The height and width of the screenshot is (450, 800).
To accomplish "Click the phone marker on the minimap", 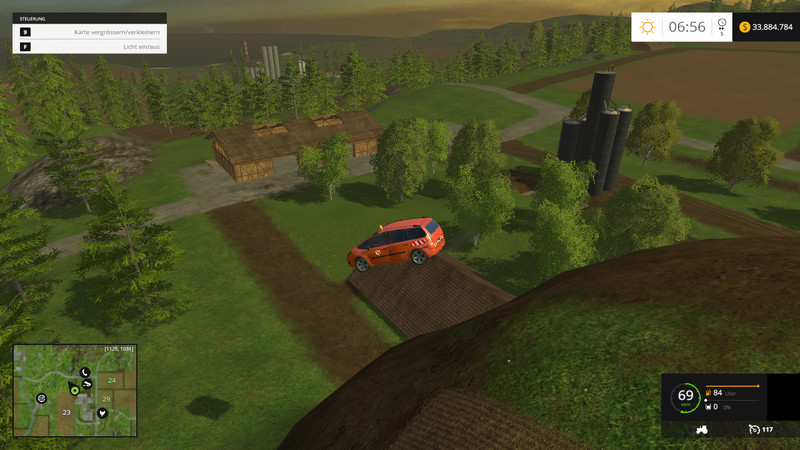I will coord(84,372).
